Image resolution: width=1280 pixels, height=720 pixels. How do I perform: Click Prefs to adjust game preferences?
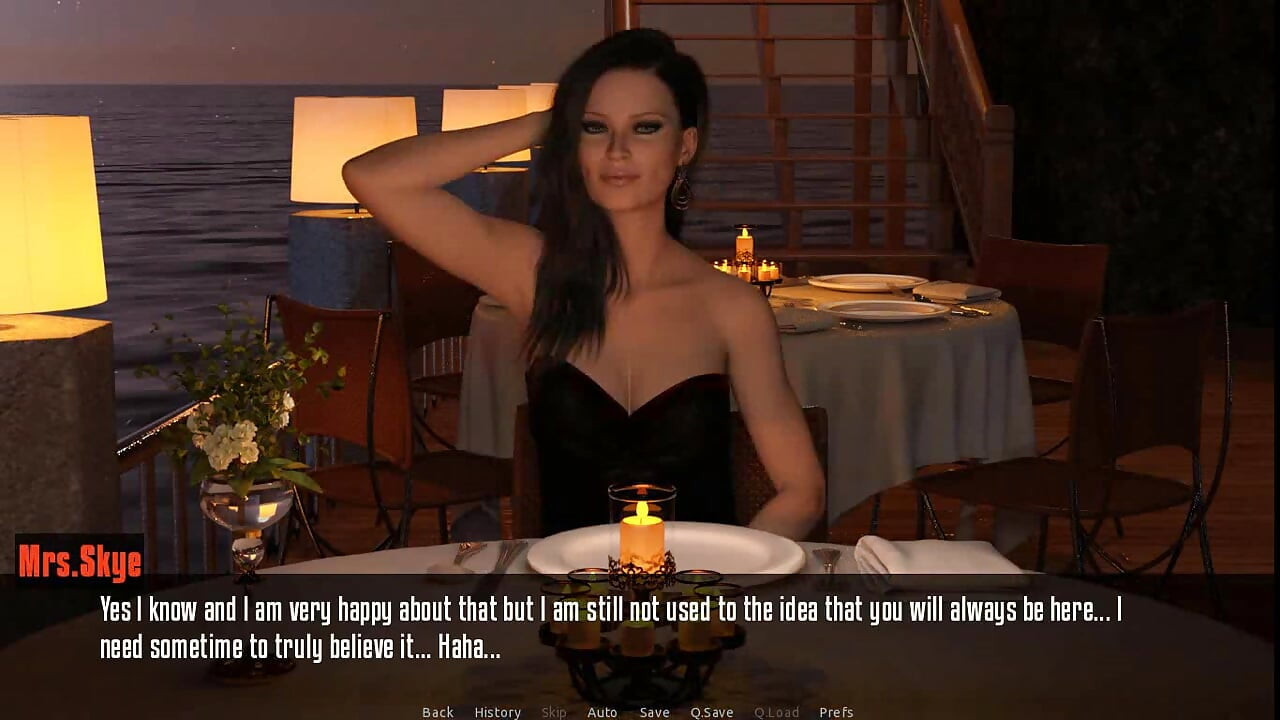pos(836,712)
